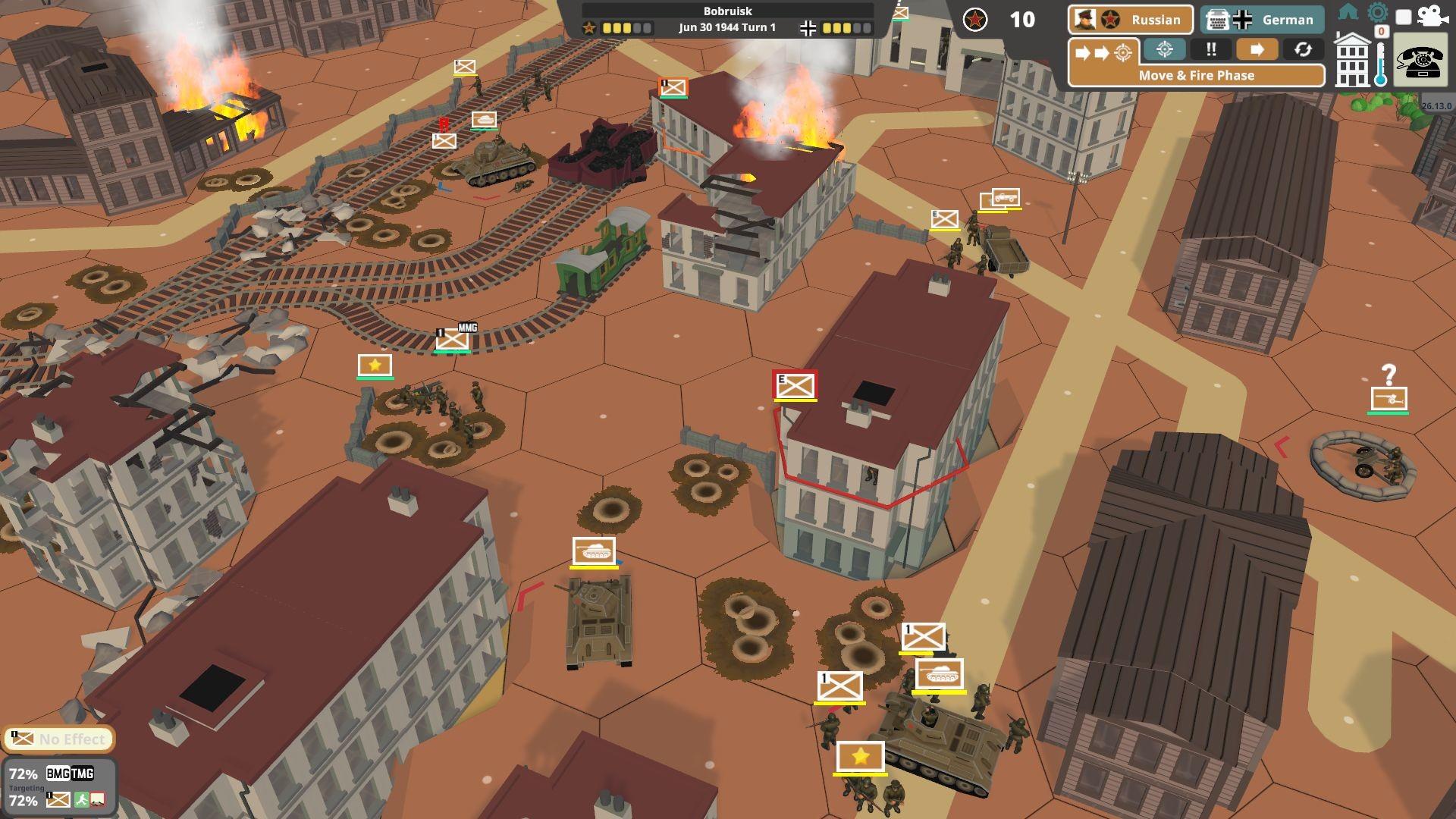Viewport: 1456px width, 819px height.
Task: Activate the crosshair fire-mode button
Action: pyautogui.click(x=1165, y=50)
